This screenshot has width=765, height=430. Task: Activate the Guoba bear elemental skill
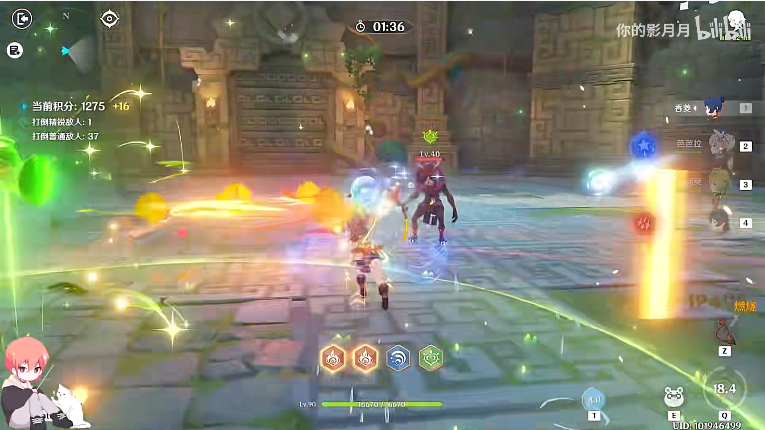(x=675, y=397)
